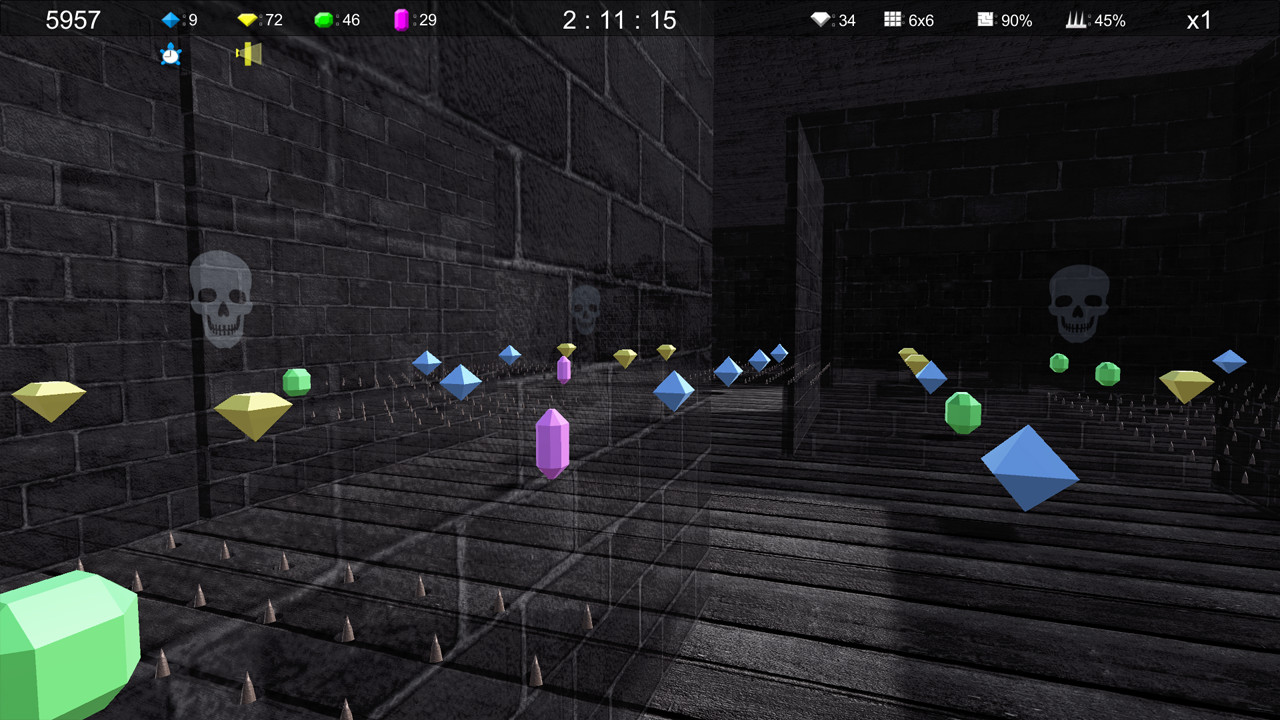
Task: Click the faint skull decal in the center corridor
Action: [585, 307]
